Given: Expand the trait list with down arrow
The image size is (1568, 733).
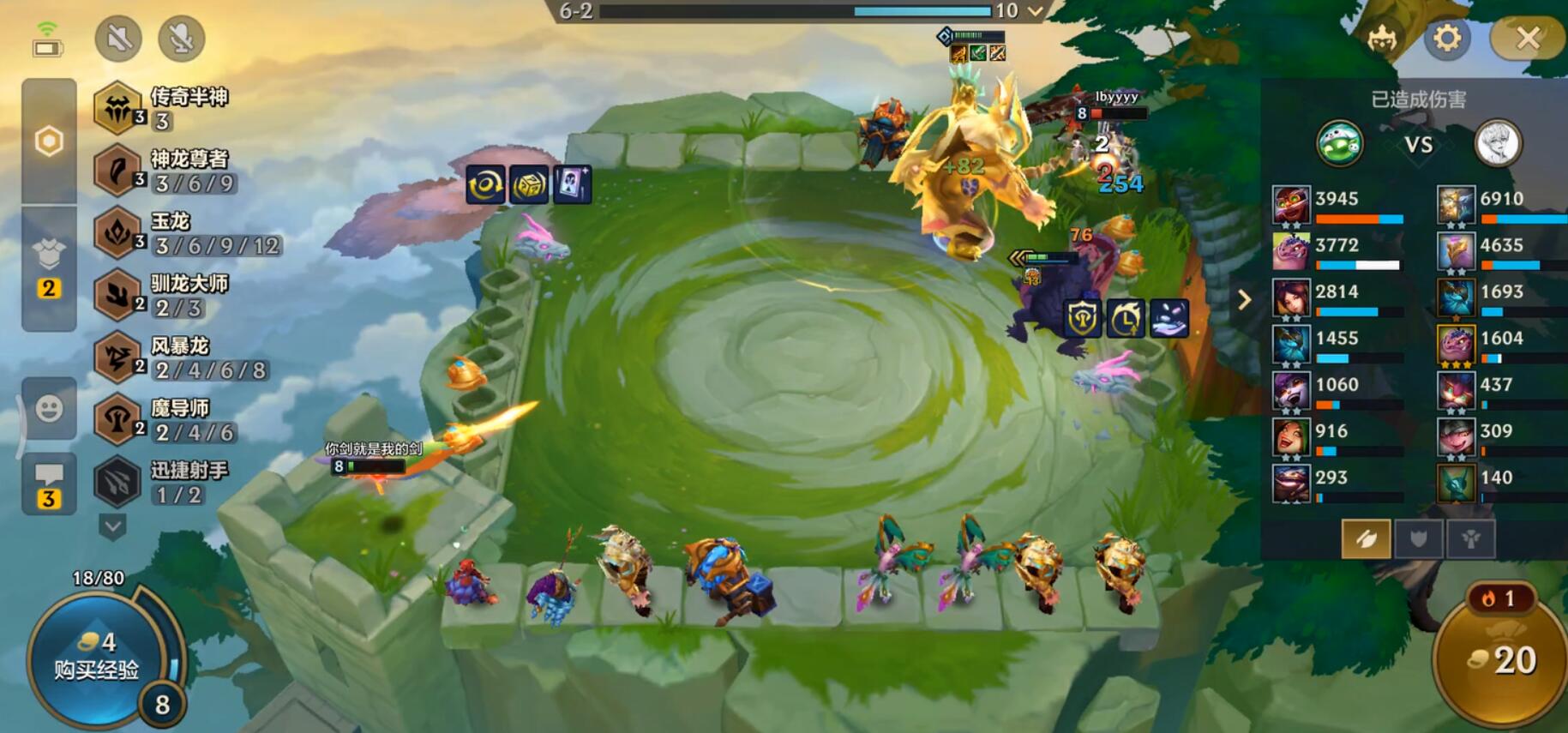Looking at the screenshot, I should (x=113, y=526).
